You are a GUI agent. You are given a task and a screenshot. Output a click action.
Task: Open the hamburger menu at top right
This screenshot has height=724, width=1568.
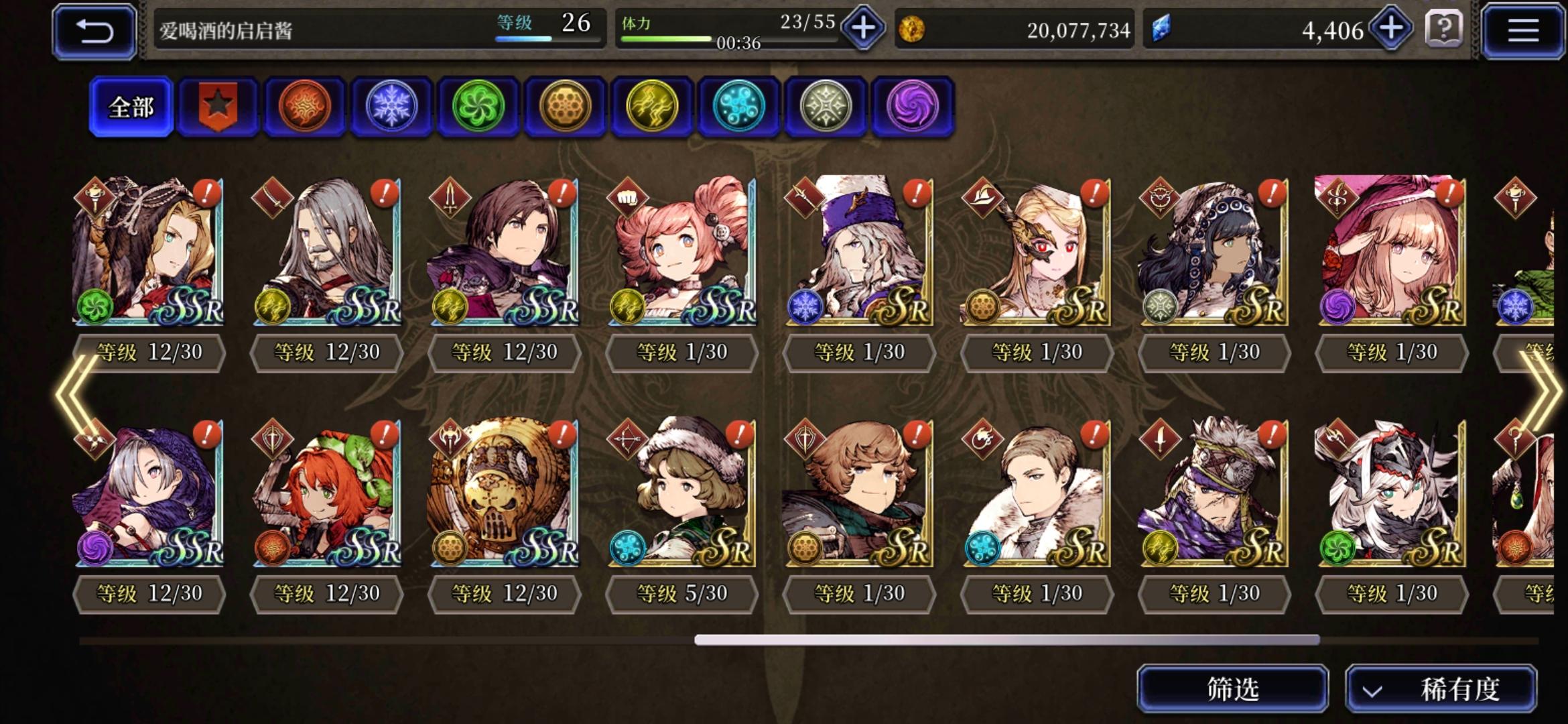(1522, 30)
